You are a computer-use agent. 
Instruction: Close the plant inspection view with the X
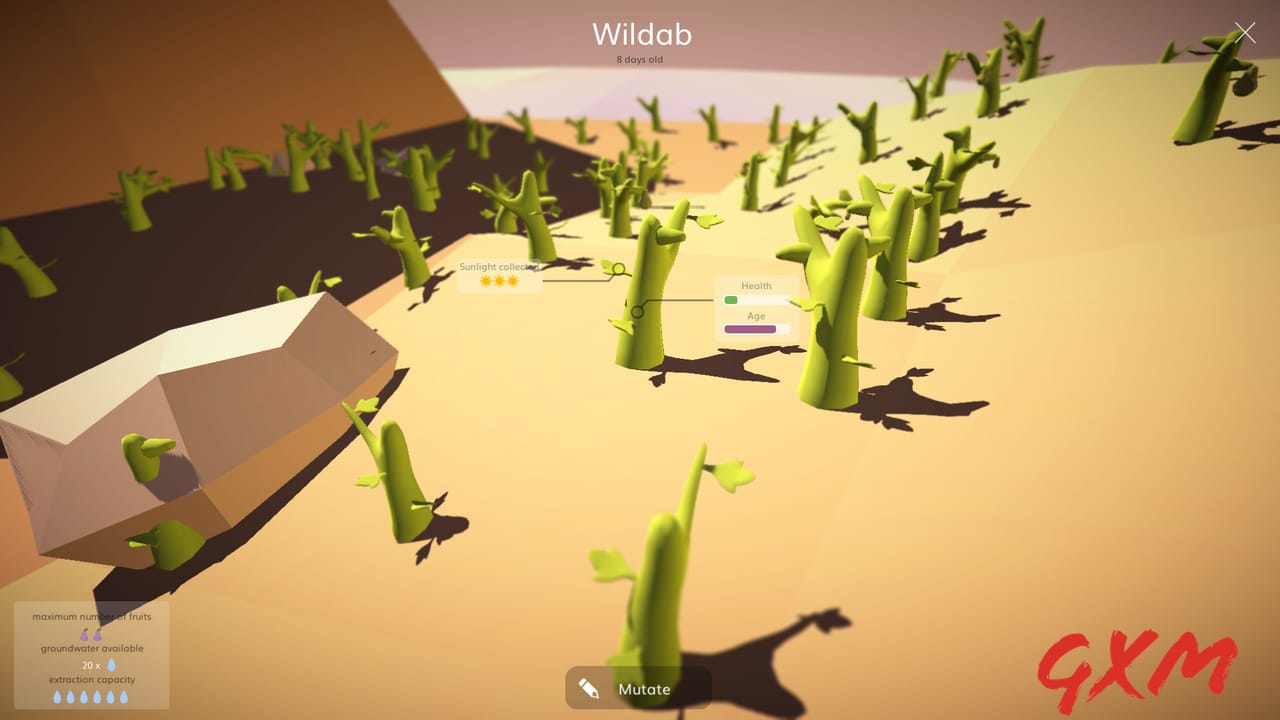tap(1246, 32)
